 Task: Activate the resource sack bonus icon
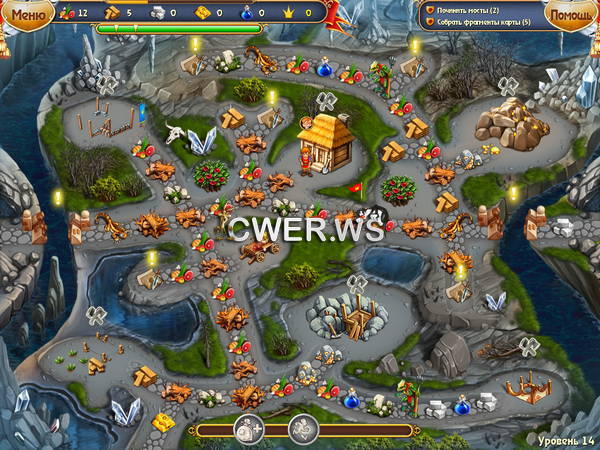[248, 428]
